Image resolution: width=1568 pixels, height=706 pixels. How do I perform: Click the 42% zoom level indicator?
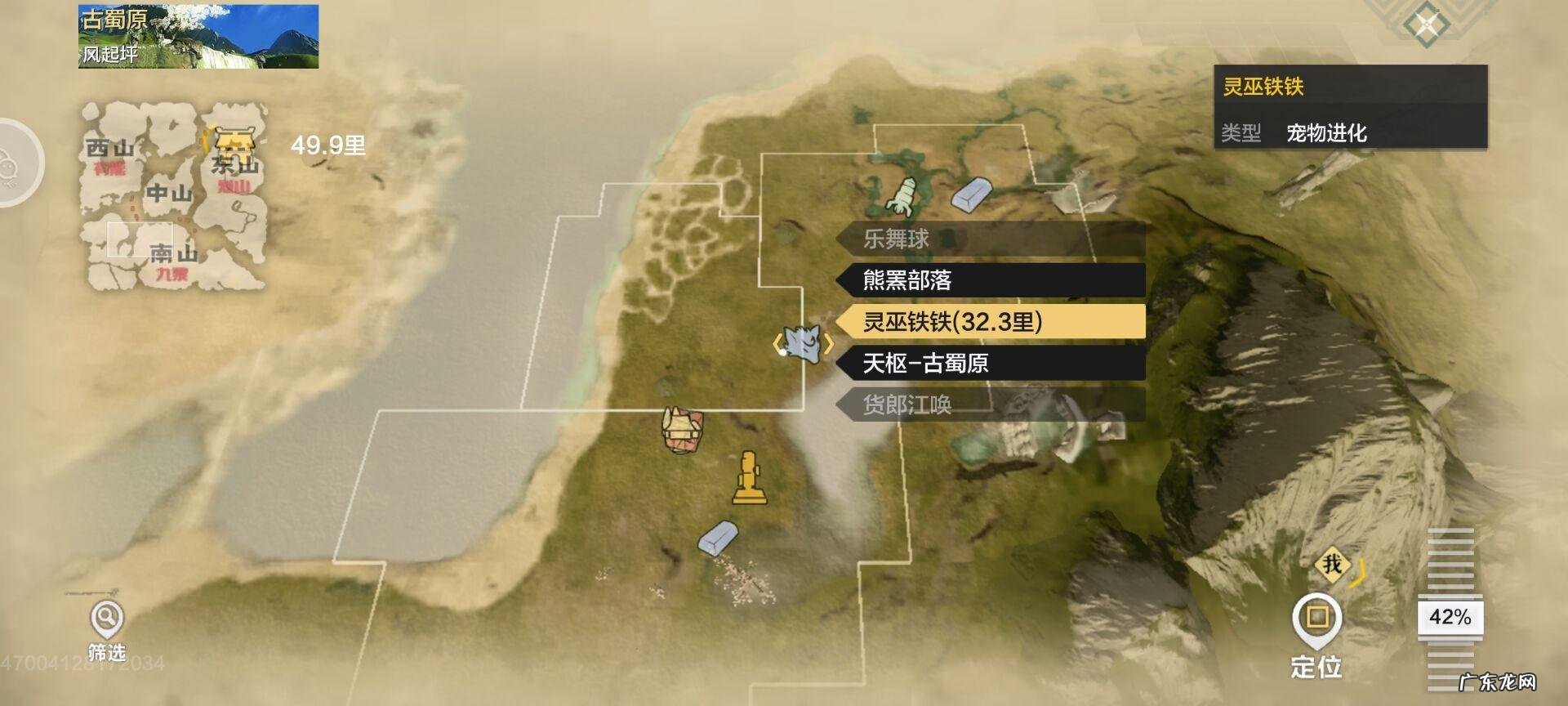[1452, 619]
